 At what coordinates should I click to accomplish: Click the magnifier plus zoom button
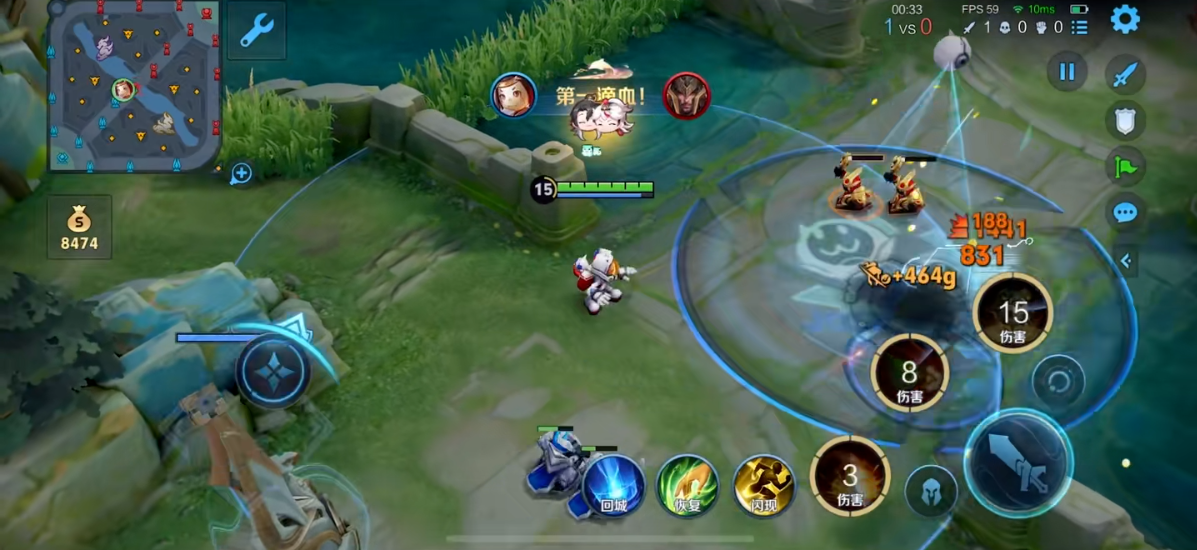241,174
